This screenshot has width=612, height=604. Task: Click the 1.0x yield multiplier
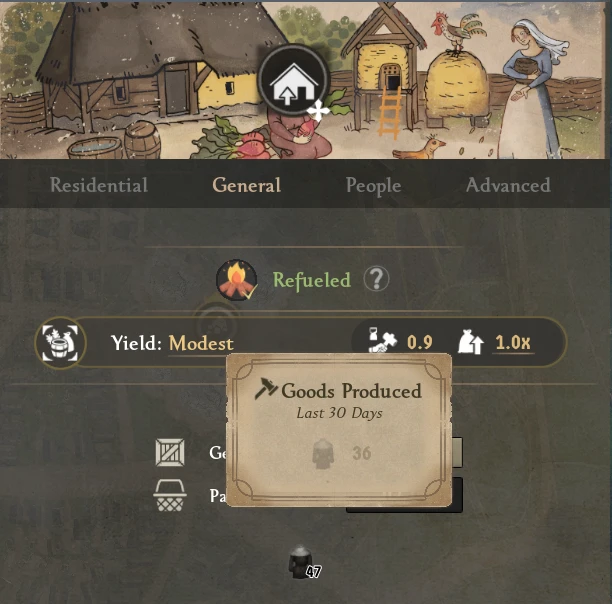513,343
